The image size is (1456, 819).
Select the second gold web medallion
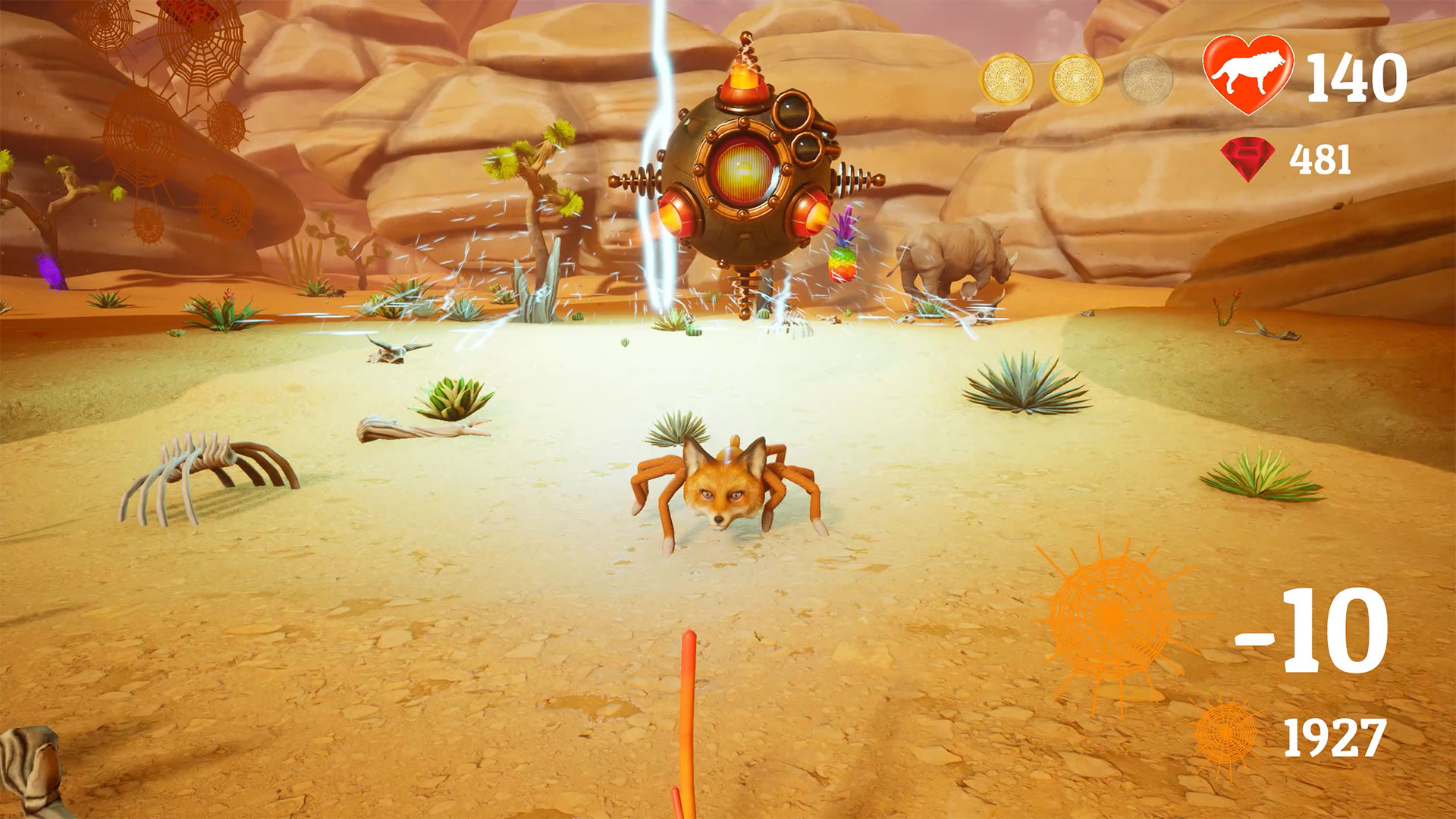click(1075, 76)
